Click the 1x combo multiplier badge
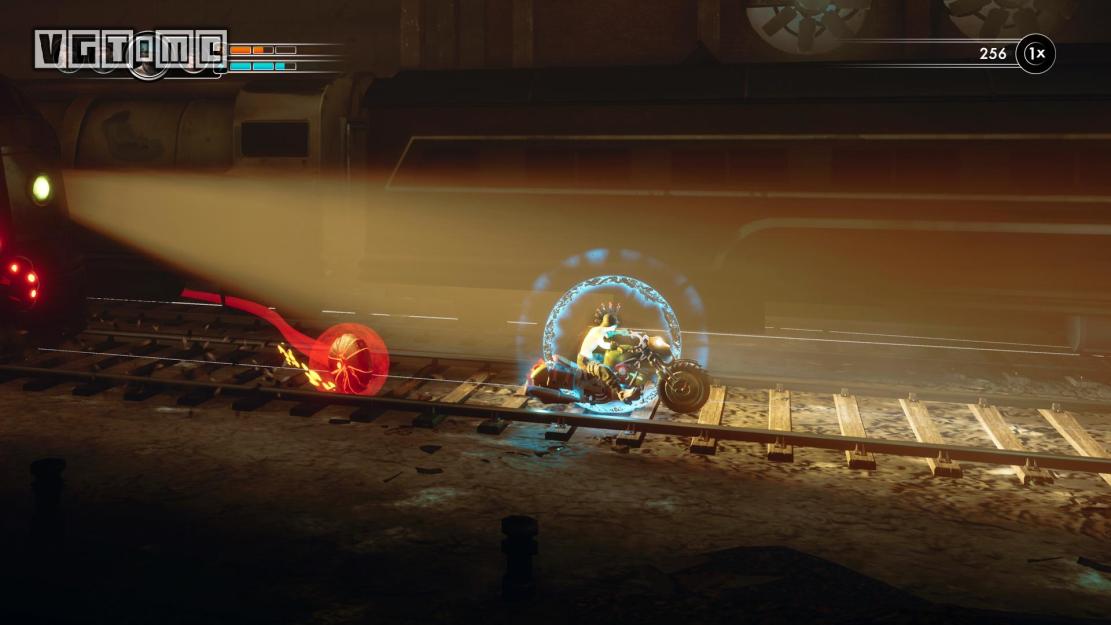Viewport: 1111px width, 625px height. pos(1035,54)
